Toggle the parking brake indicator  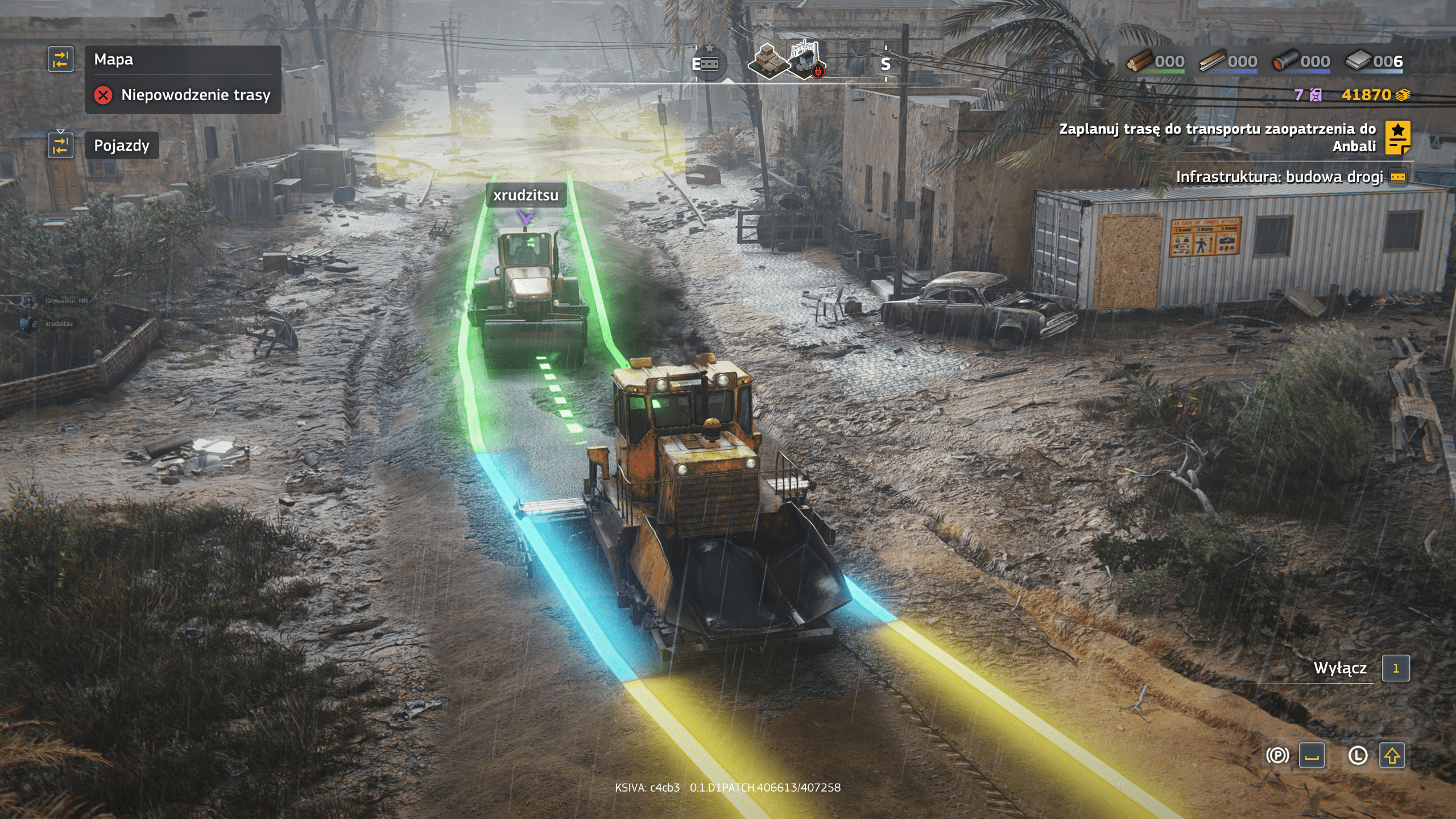pos(1277,755)
